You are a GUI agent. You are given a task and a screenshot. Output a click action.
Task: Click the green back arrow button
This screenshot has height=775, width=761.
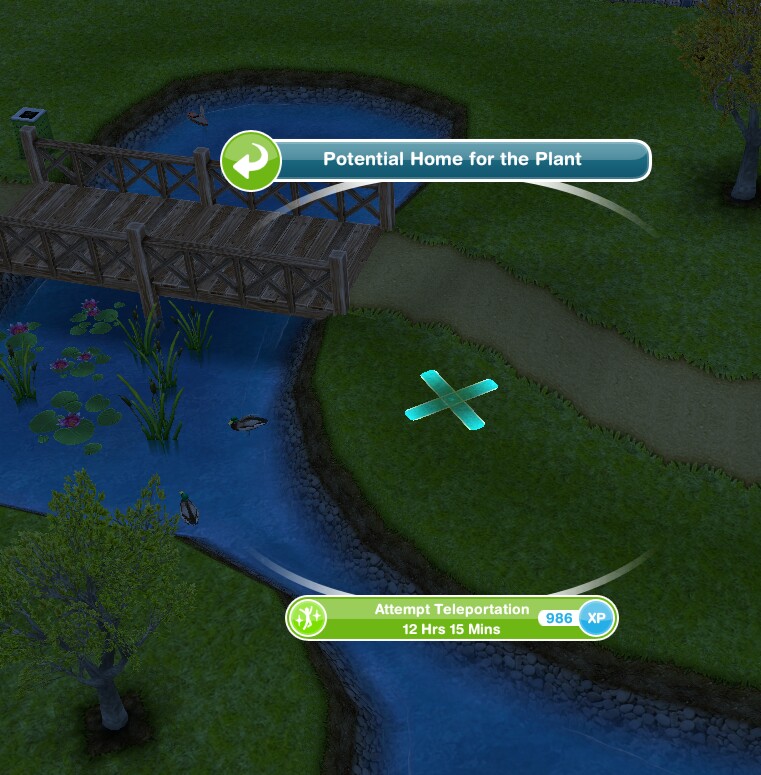coord(250,160)
